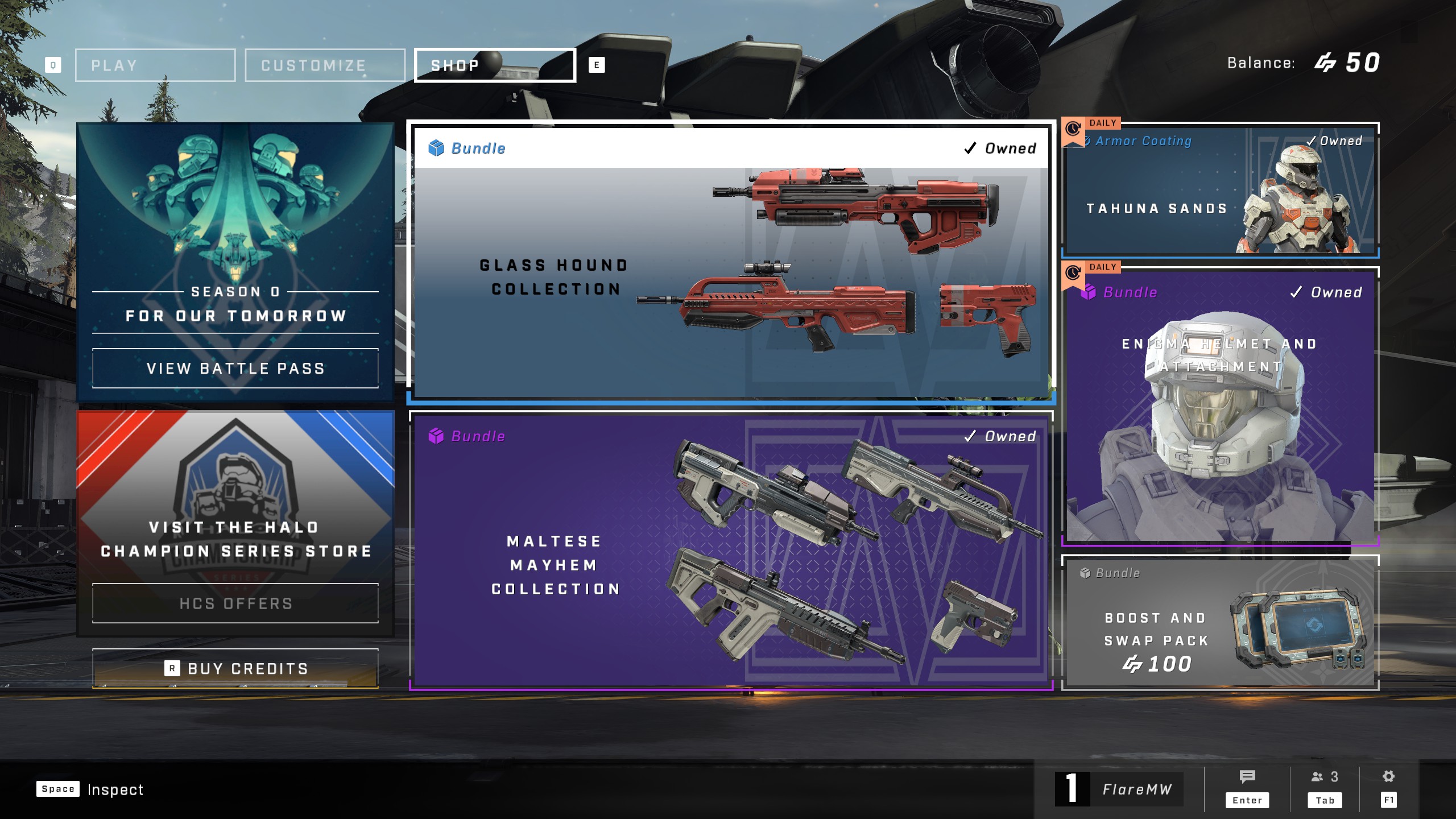Switch to the Play tab
This screenshot has height=819, width=1456.
click(155, 65)
